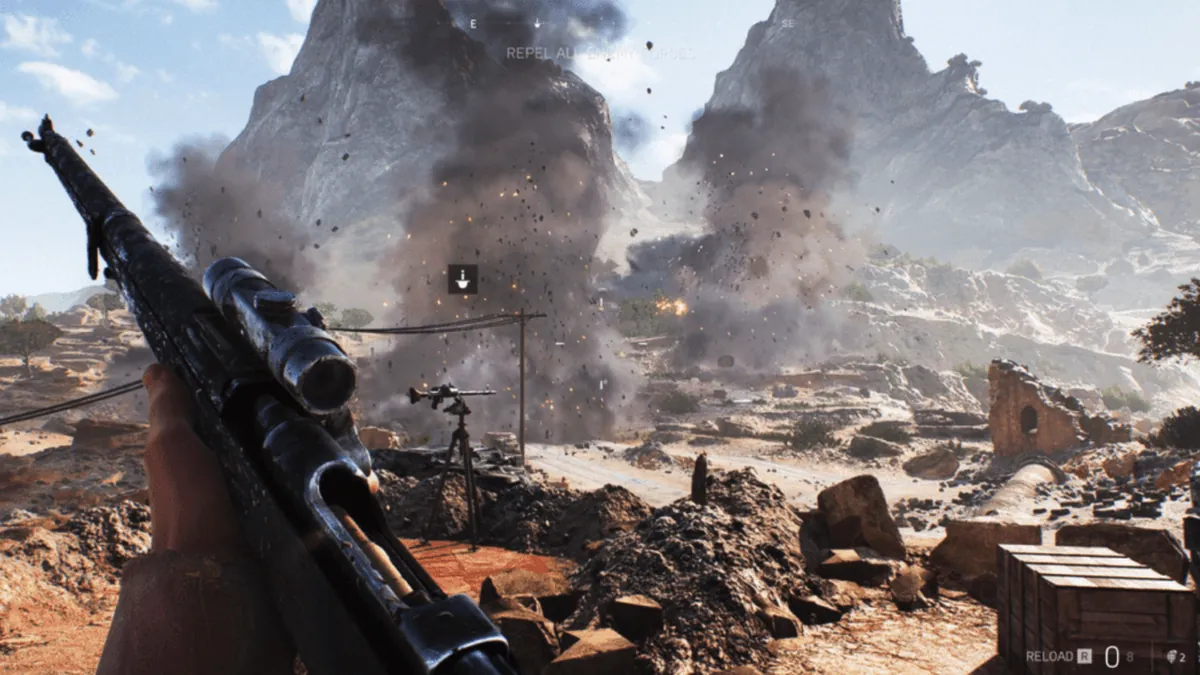Click the Repel All Enemy Forces objective text
This screenshot has width=1200, height=675.
pyautogui.click(x=600, y=52)
